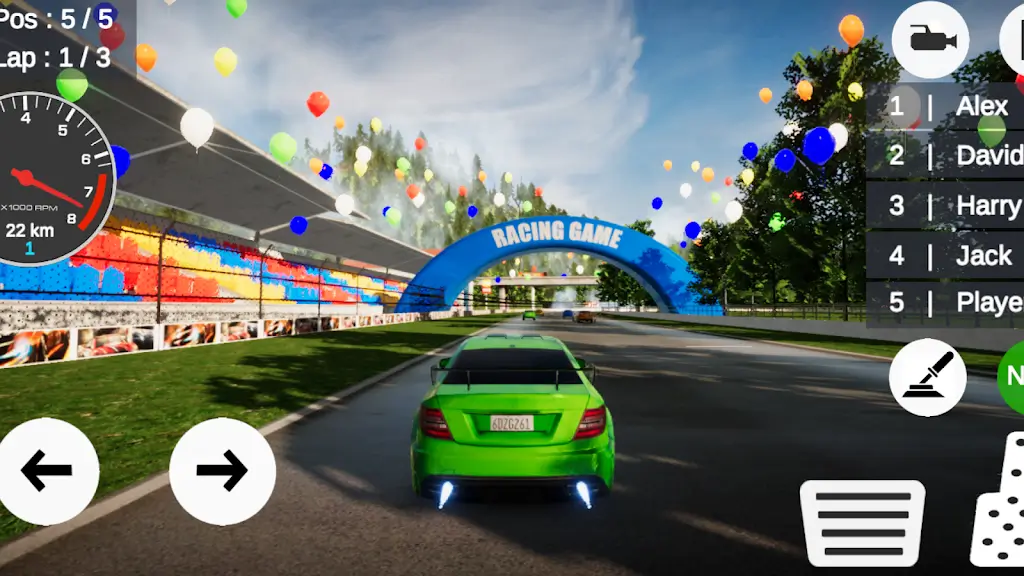Select David's row in the standings

pyautogui.click(x=945, y=155)
